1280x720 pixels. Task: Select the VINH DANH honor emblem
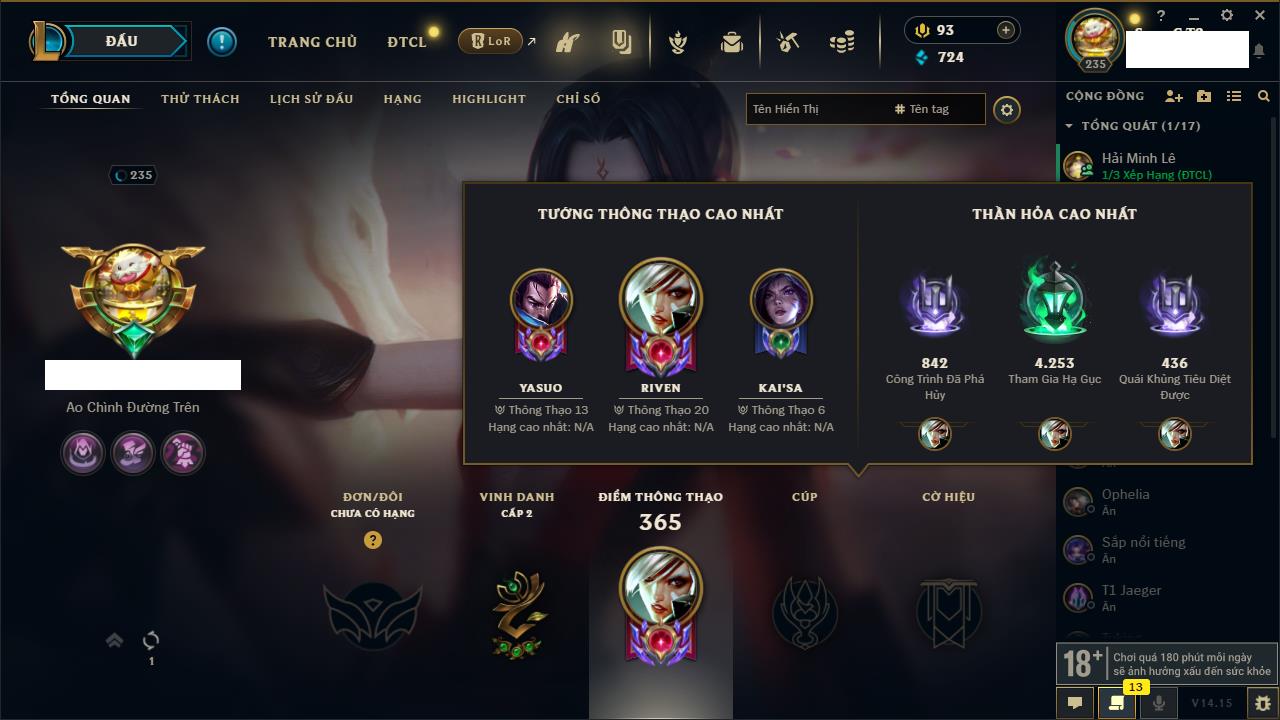(517, 614)
